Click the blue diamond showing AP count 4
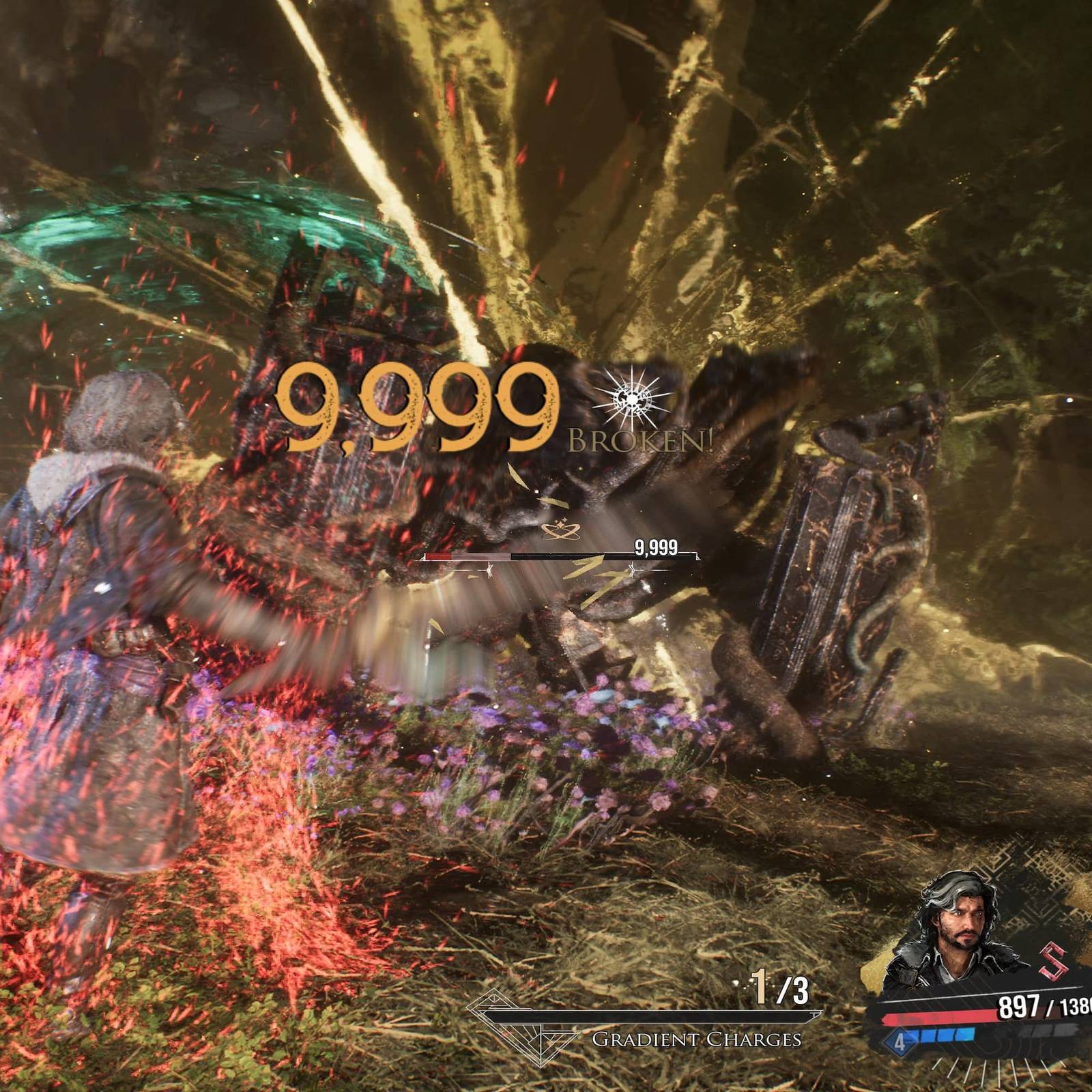The height and width of the screenshot is (1092, 1092). [901, 1043]
